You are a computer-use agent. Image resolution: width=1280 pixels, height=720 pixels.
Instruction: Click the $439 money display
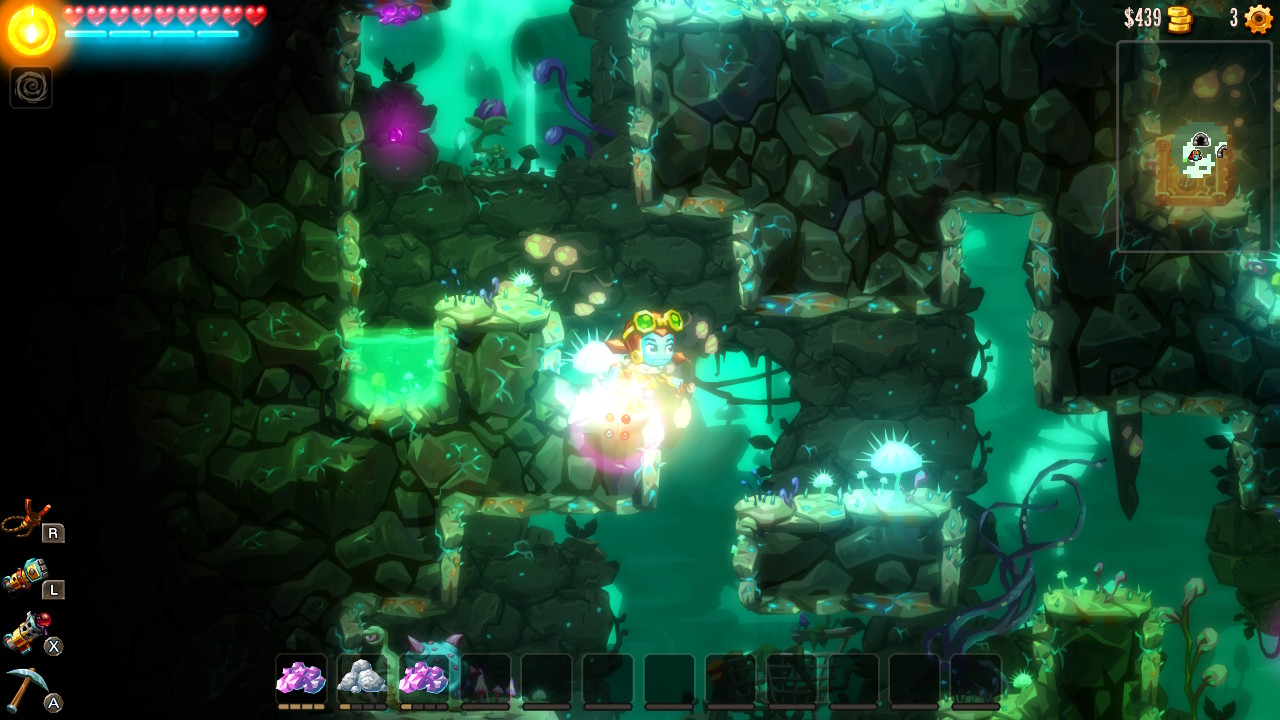coord(1142,17)
